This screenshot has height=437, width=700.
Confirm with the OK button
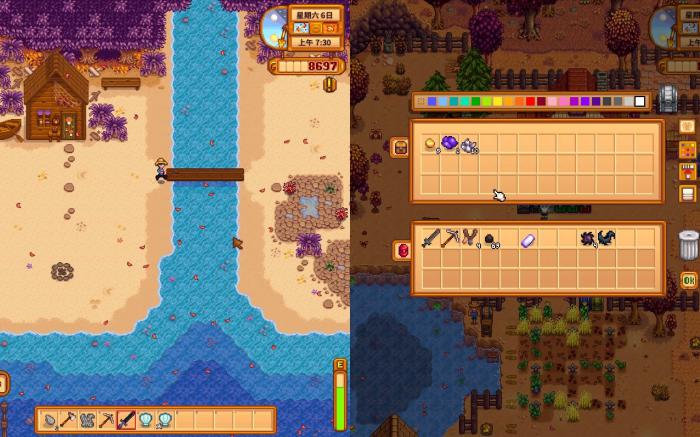pos(689,280)
